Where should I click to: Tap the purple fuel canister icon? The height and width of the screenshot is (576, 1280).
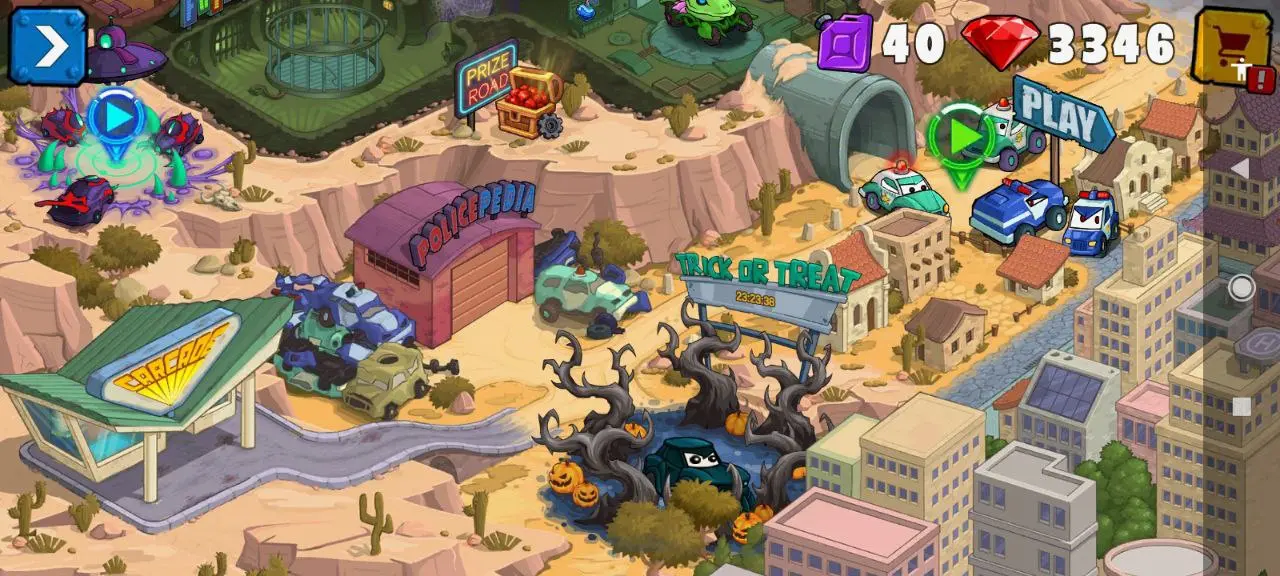(845, 44)
